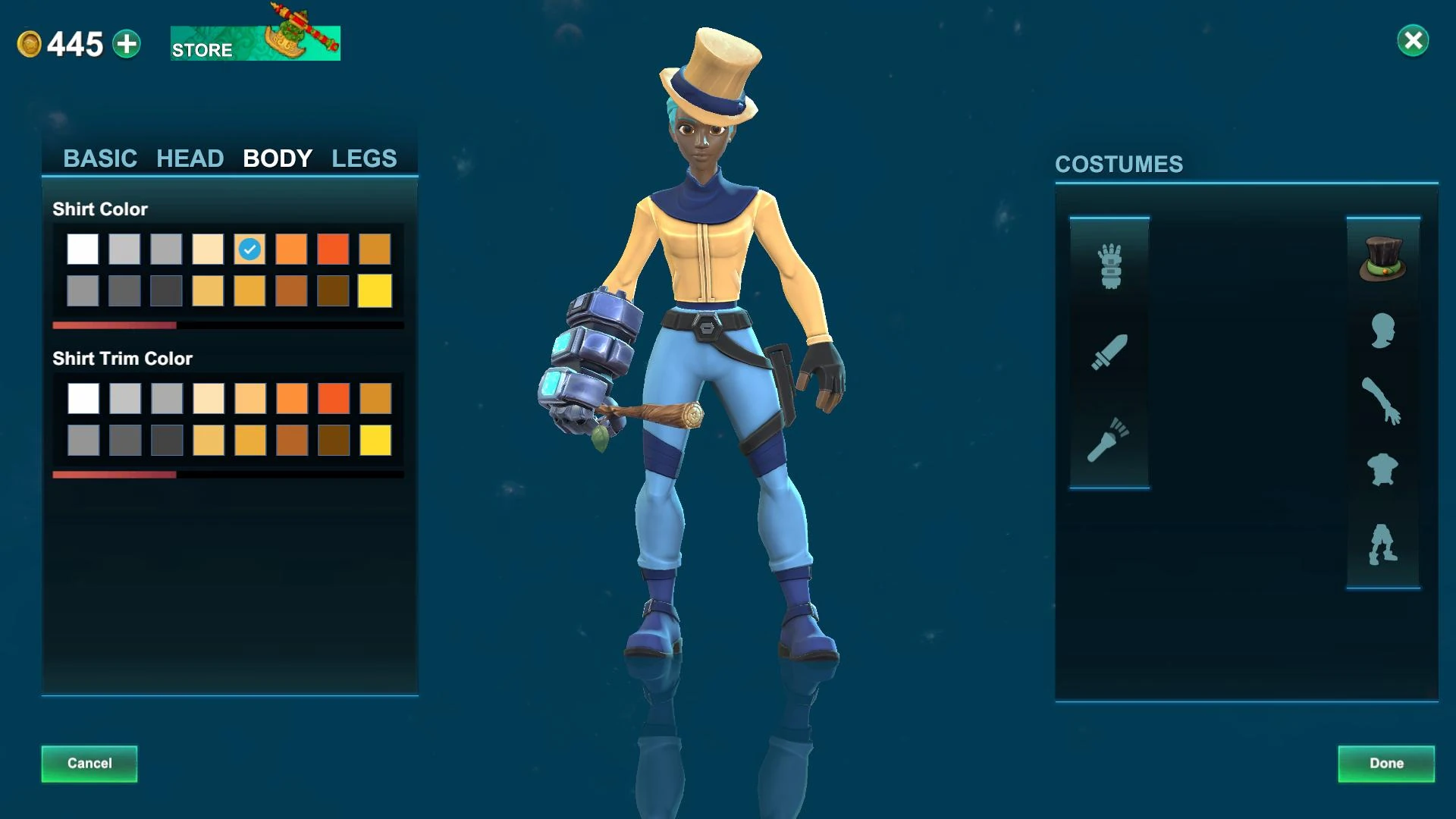Screen dimensions: 1456x819
Task: Click the checked orange Shirt Color swatch
Action: (249, 249)
